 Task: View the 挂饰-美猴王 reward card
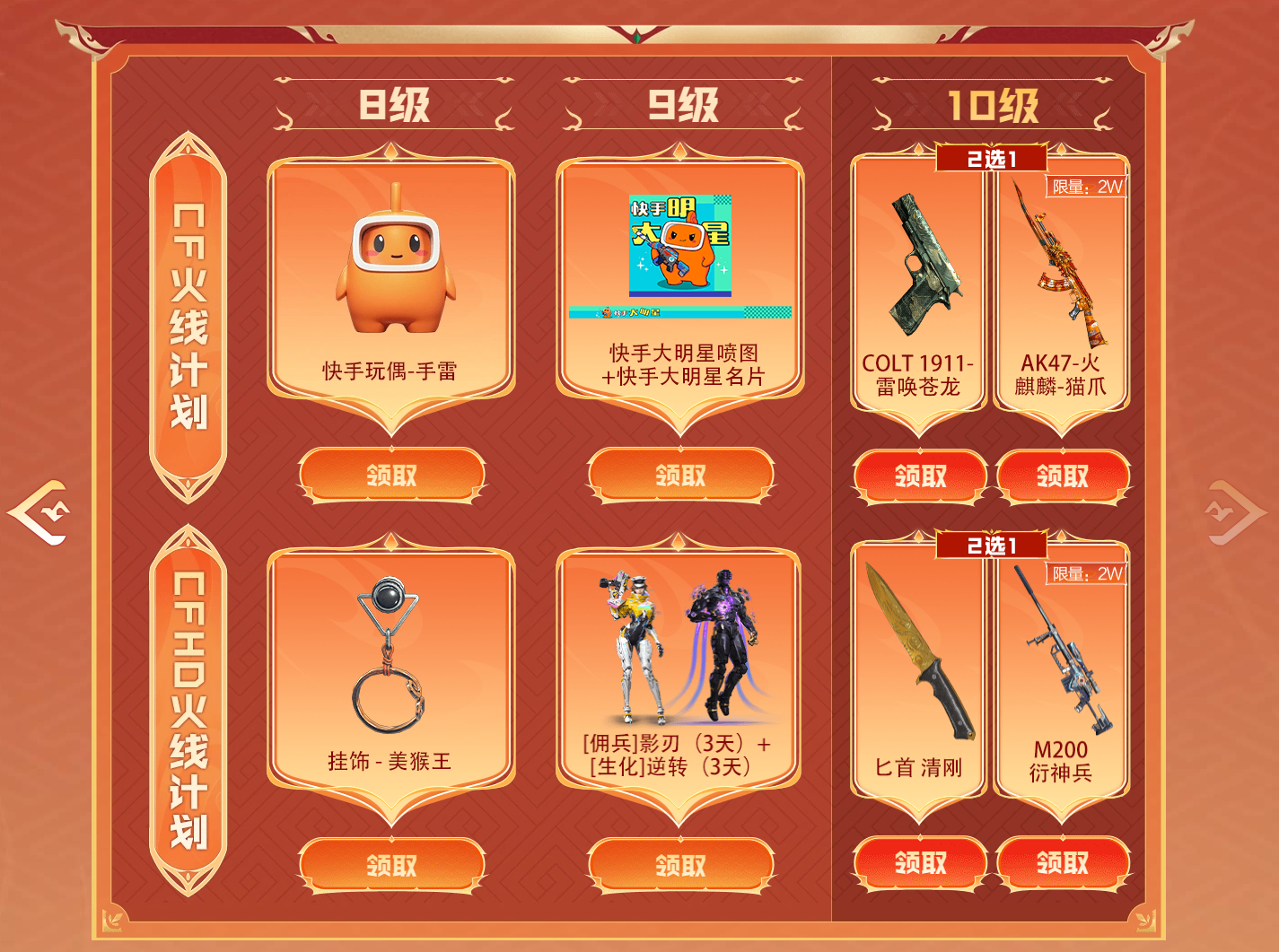tap(391, 673)
